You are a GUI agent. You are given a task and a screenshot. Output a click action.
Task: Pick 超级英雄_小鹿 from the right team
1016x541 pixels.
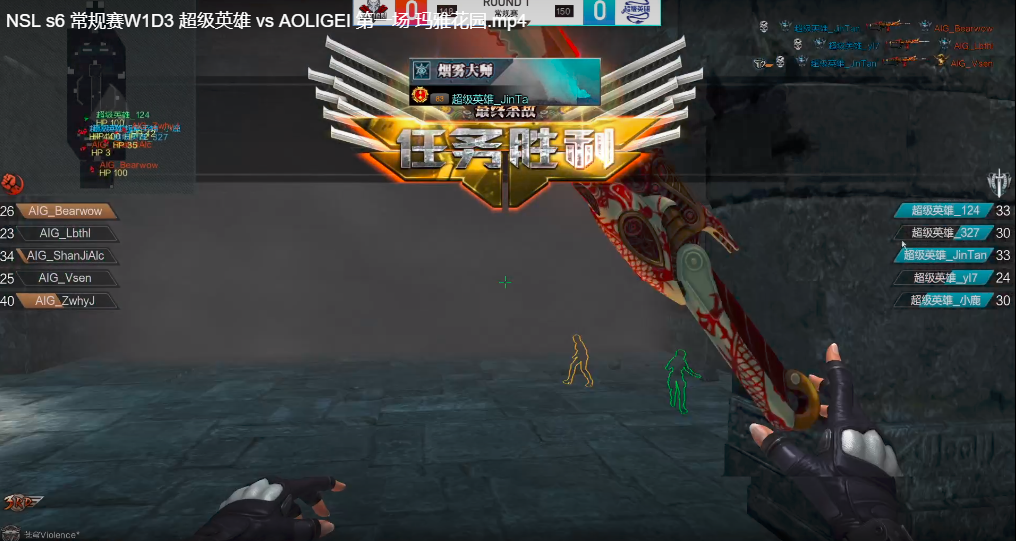(945, 300)
